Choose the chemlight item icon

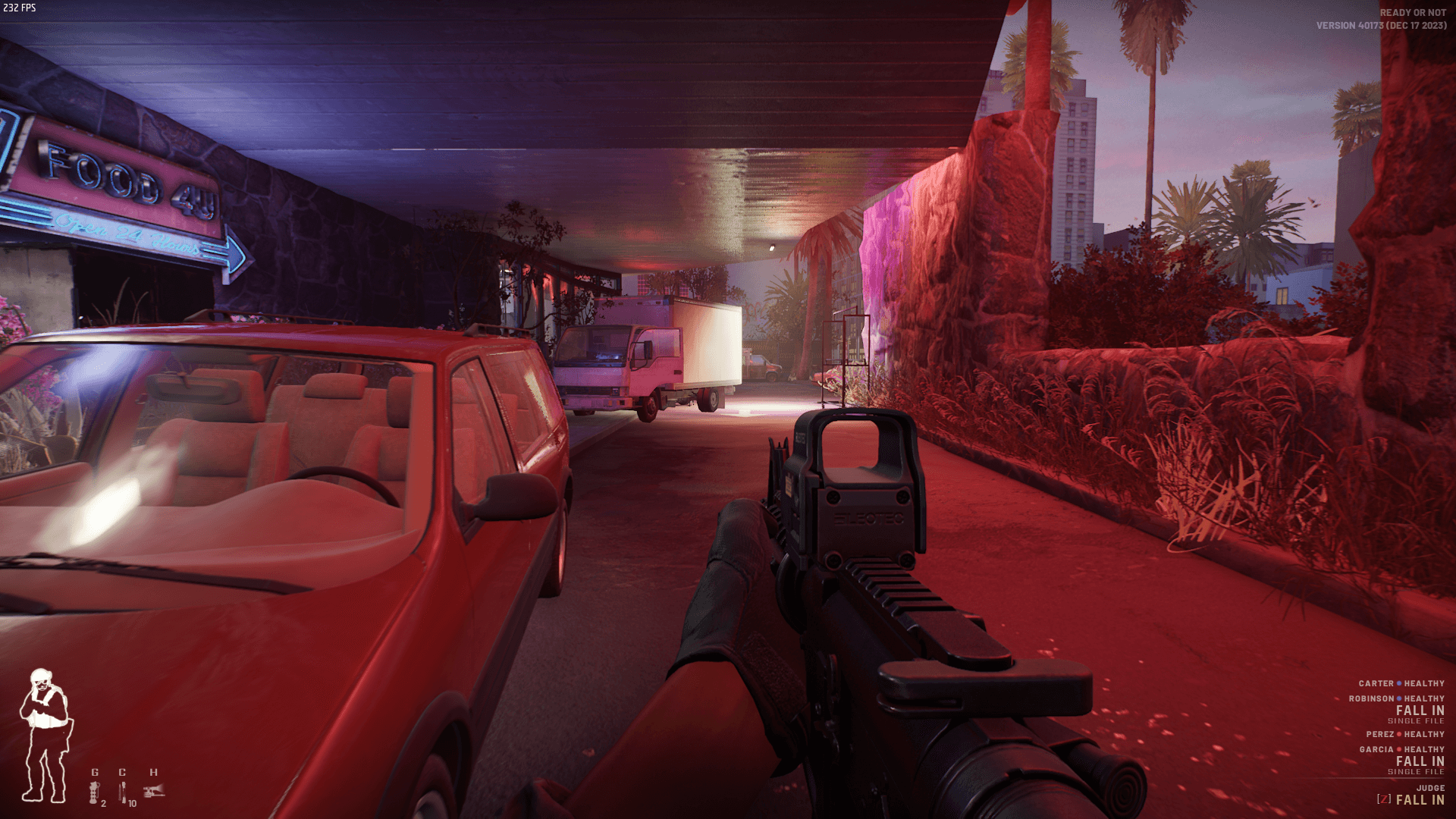click(123, 792)
